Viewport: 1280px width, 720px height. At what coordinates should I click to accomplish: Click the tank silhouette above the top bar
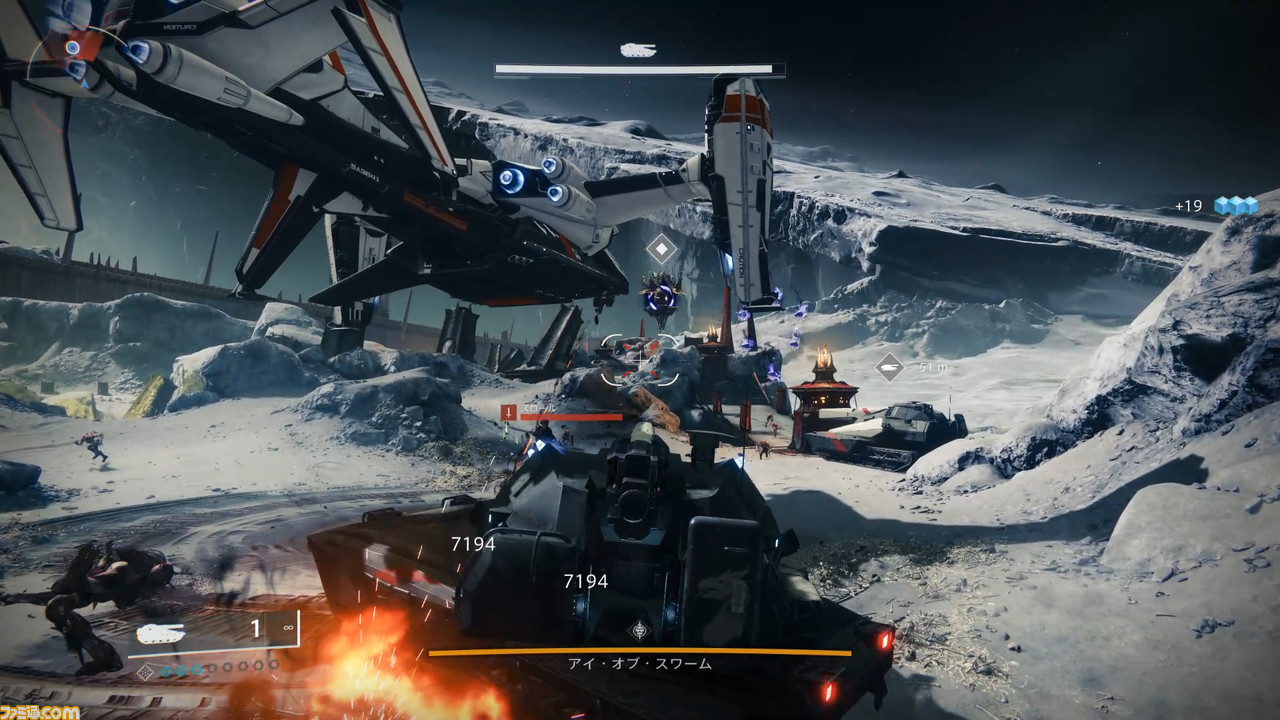pos(638,50)
